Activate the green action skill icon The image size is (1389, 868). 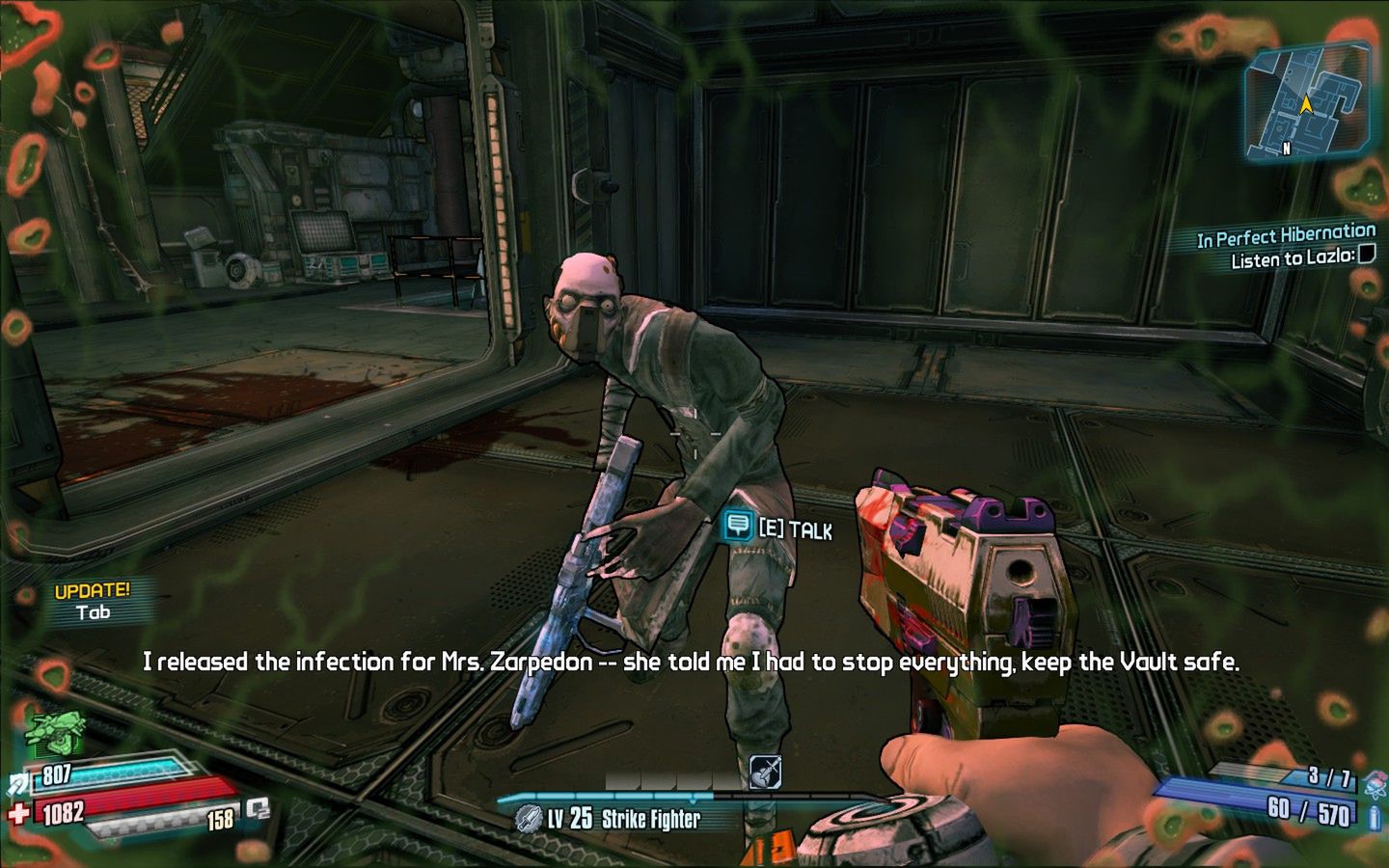point(54,733)
